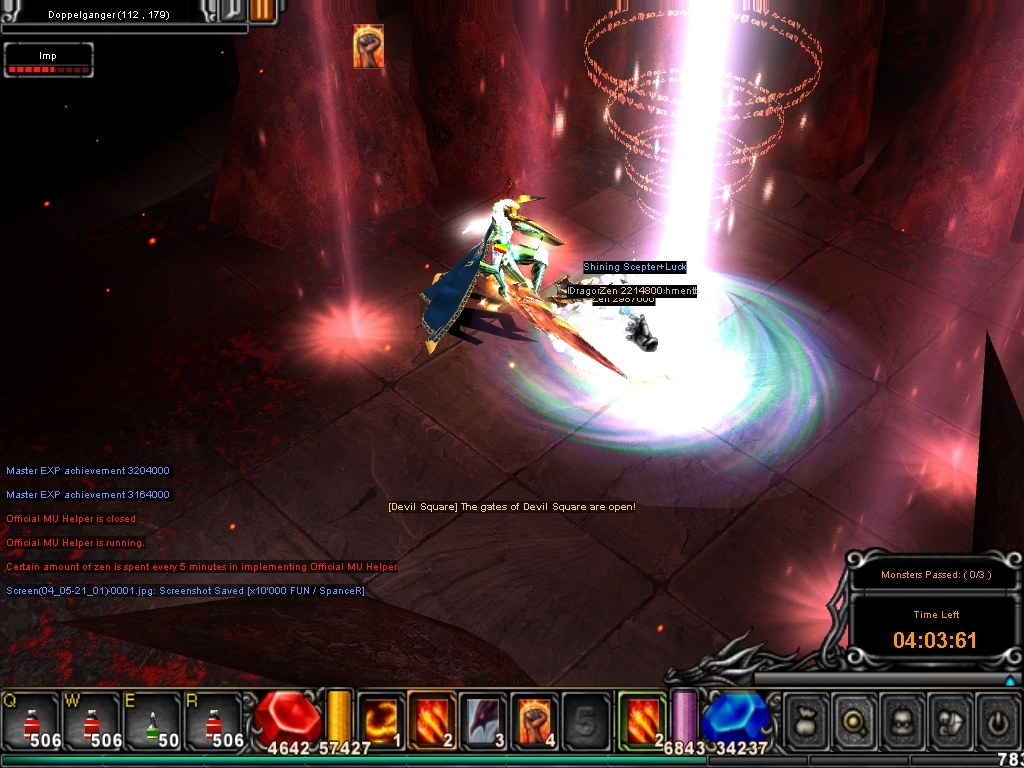Select the highlighted fire slash skill in slot 2
The width and height of the screenshot is (1024, 768).
coord(433,720)
